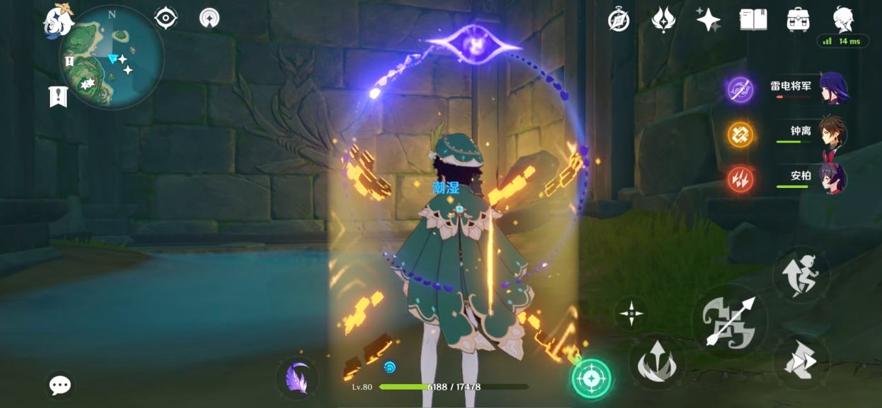
Task: Tap the eye-shaped icon near the minimap
Action: tap(165, 17)
